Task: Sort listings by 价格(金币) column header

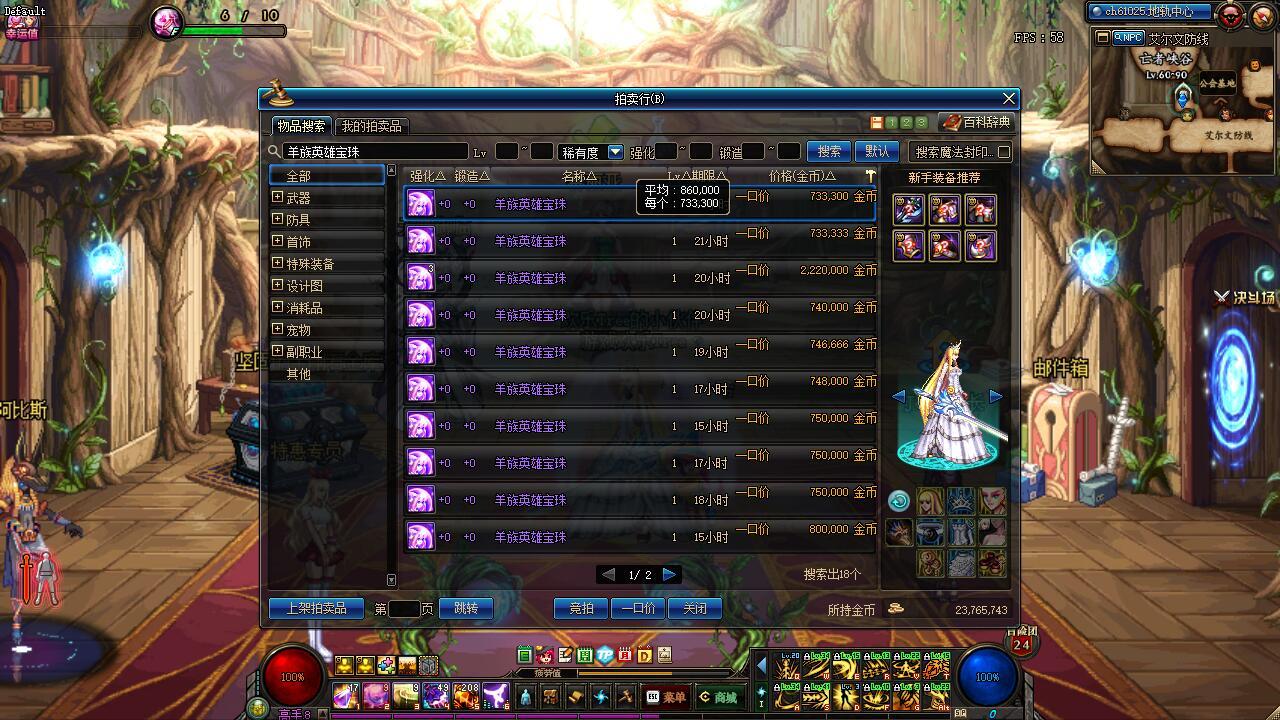Action: click(796, 176)
